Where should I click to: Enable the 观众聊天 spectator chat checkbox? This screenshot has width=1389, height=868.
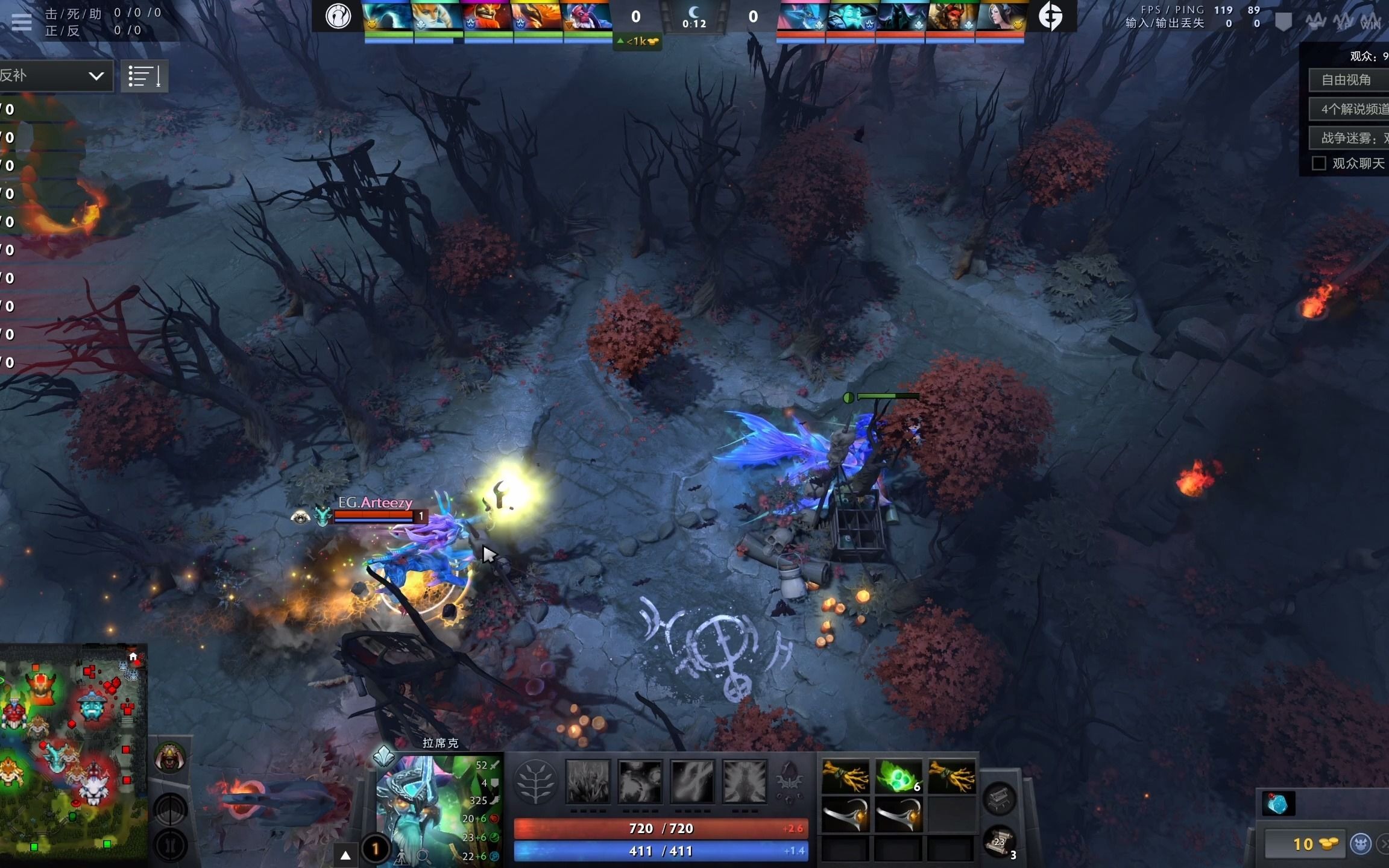(x=1319, y=163)
